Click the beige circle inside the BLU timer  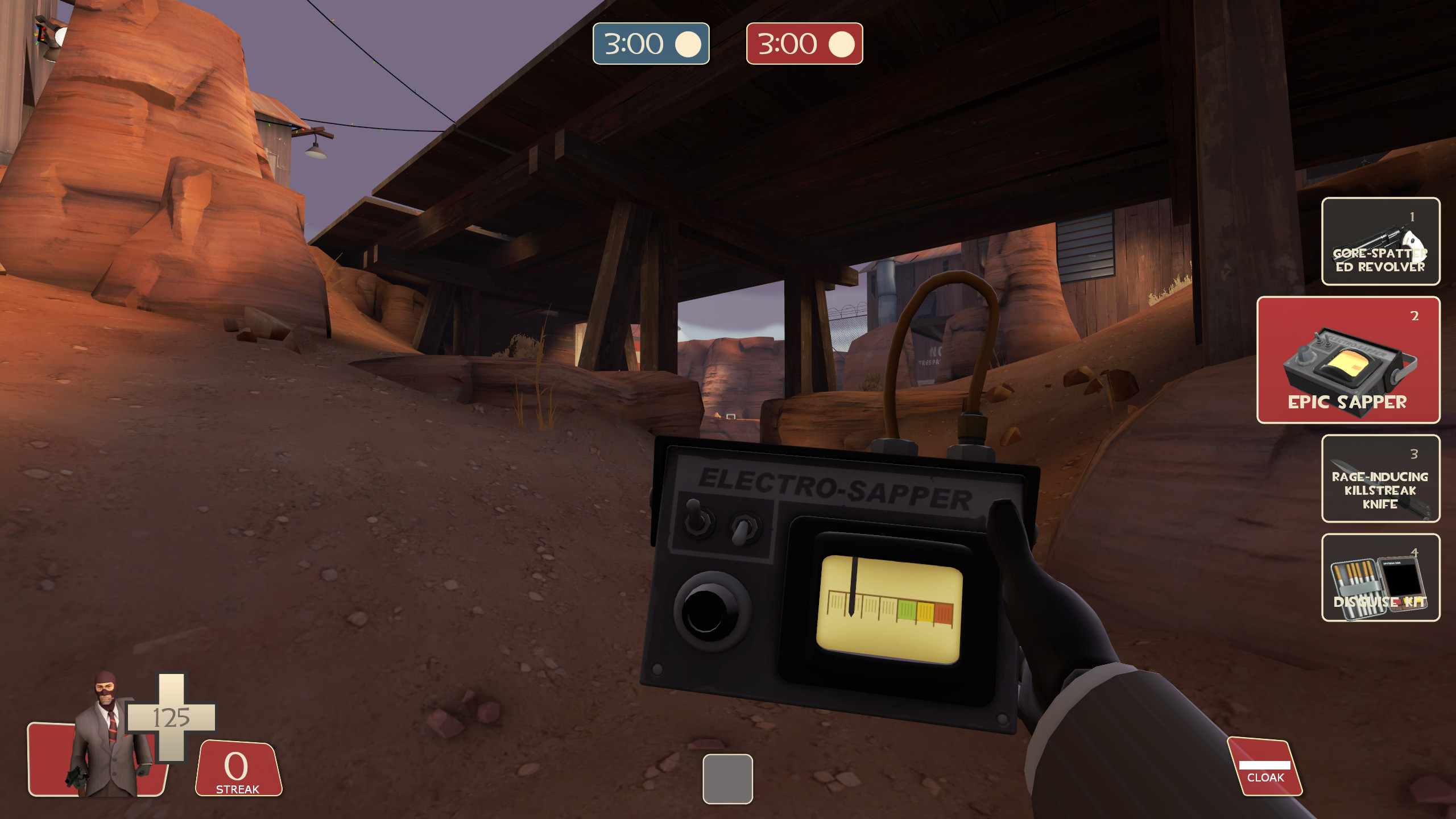tap(688, 44)
